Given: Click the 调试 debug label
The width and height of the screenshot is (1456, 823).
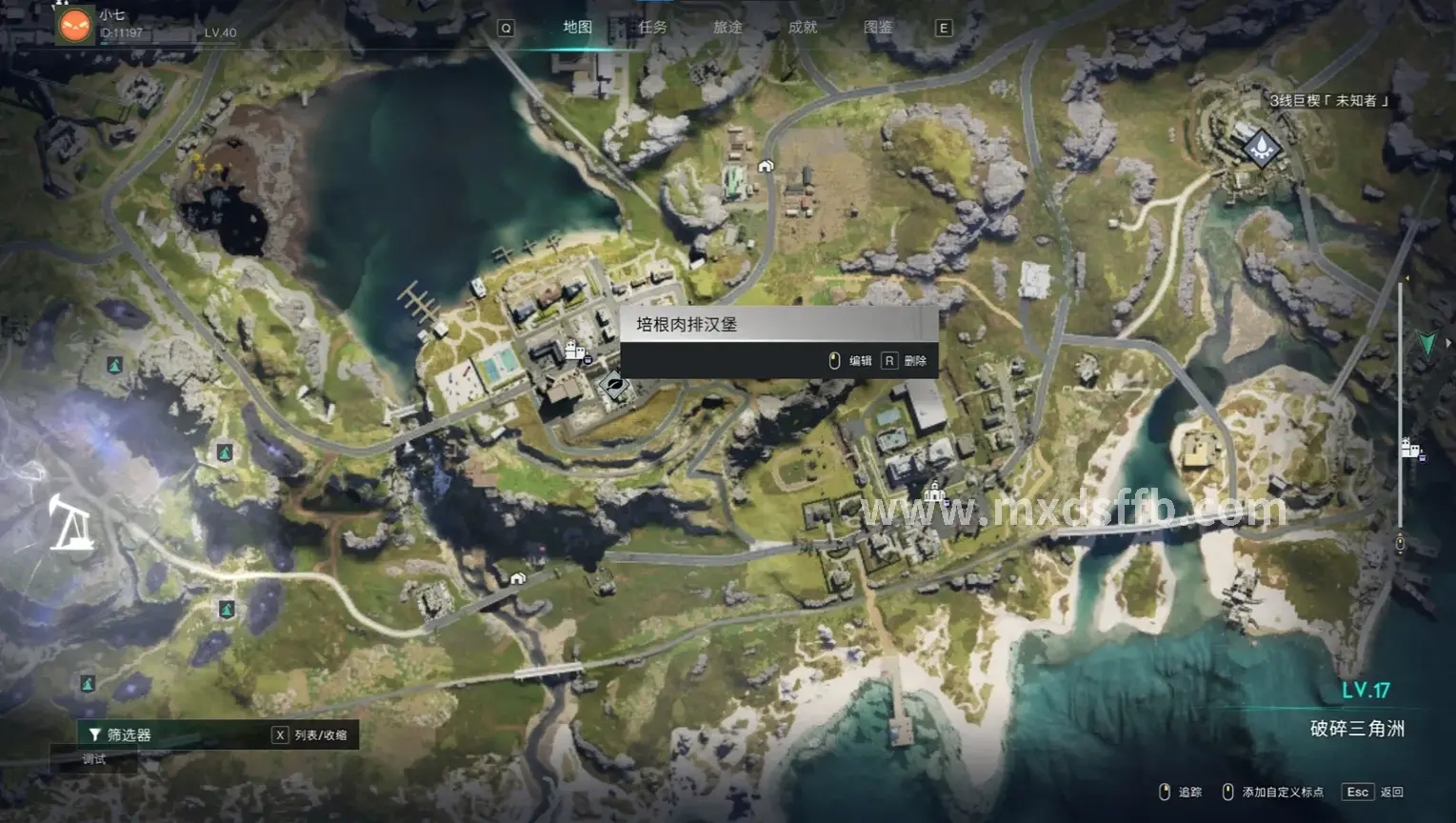Looking at the screenshot, I should [94, 759].
